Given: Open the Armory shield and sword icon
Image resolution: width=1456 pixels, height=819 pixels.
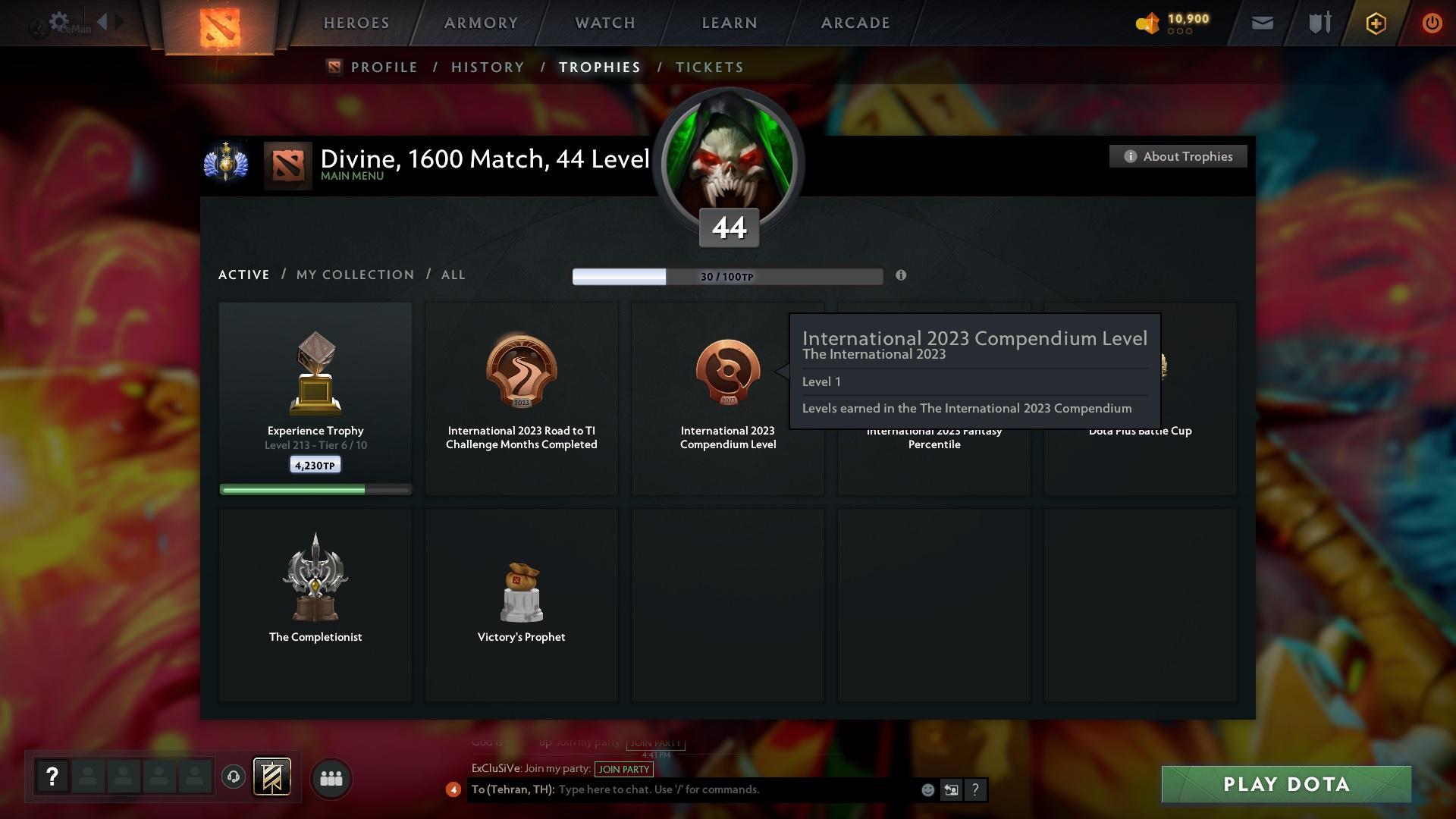Looking at the screenshot, I should pyautogui.click(x=1319, y=23).
